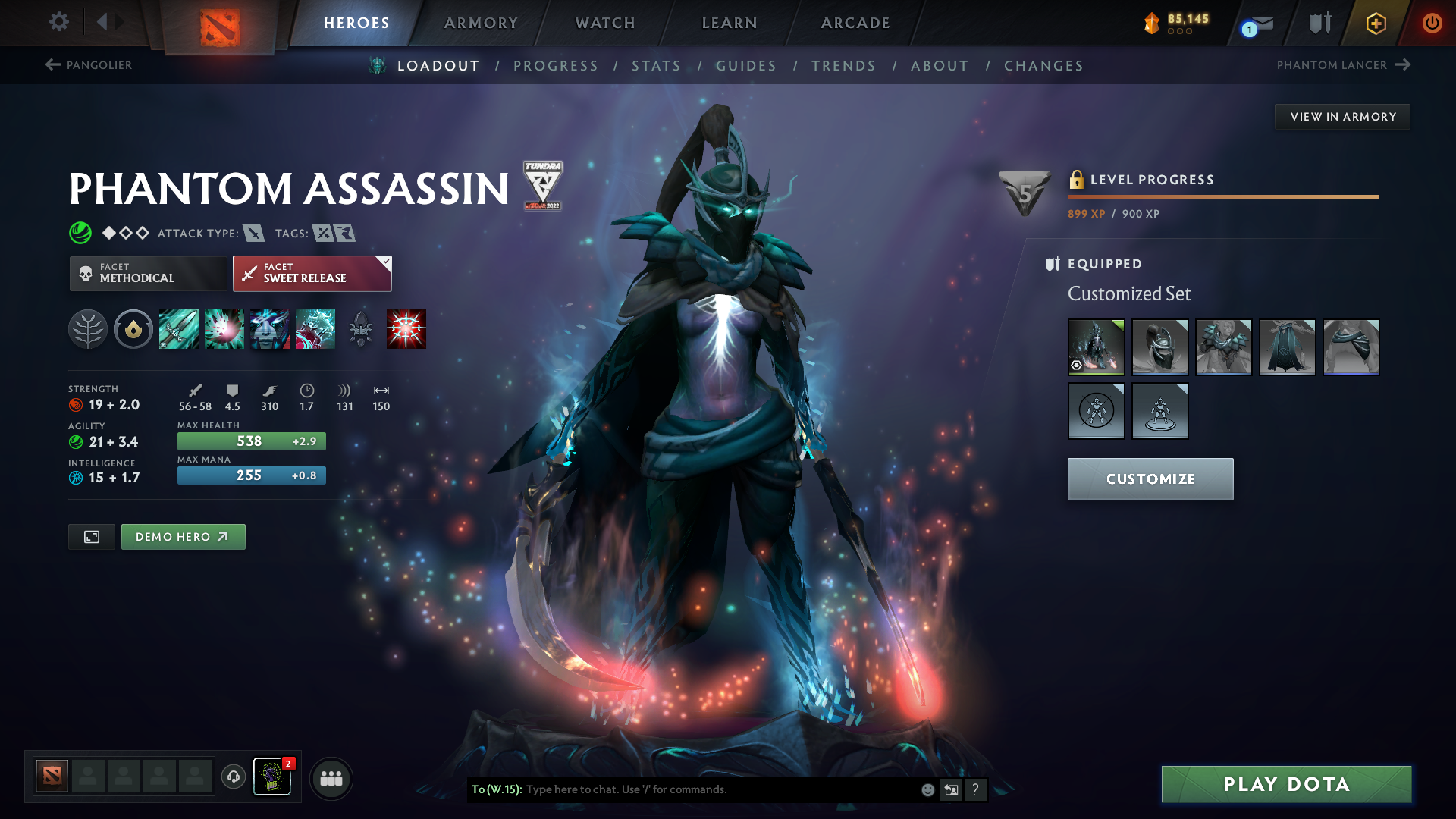The image size is (1456, 819).
Task: Select the Methodical facet
Action: (x=148, y=273)
